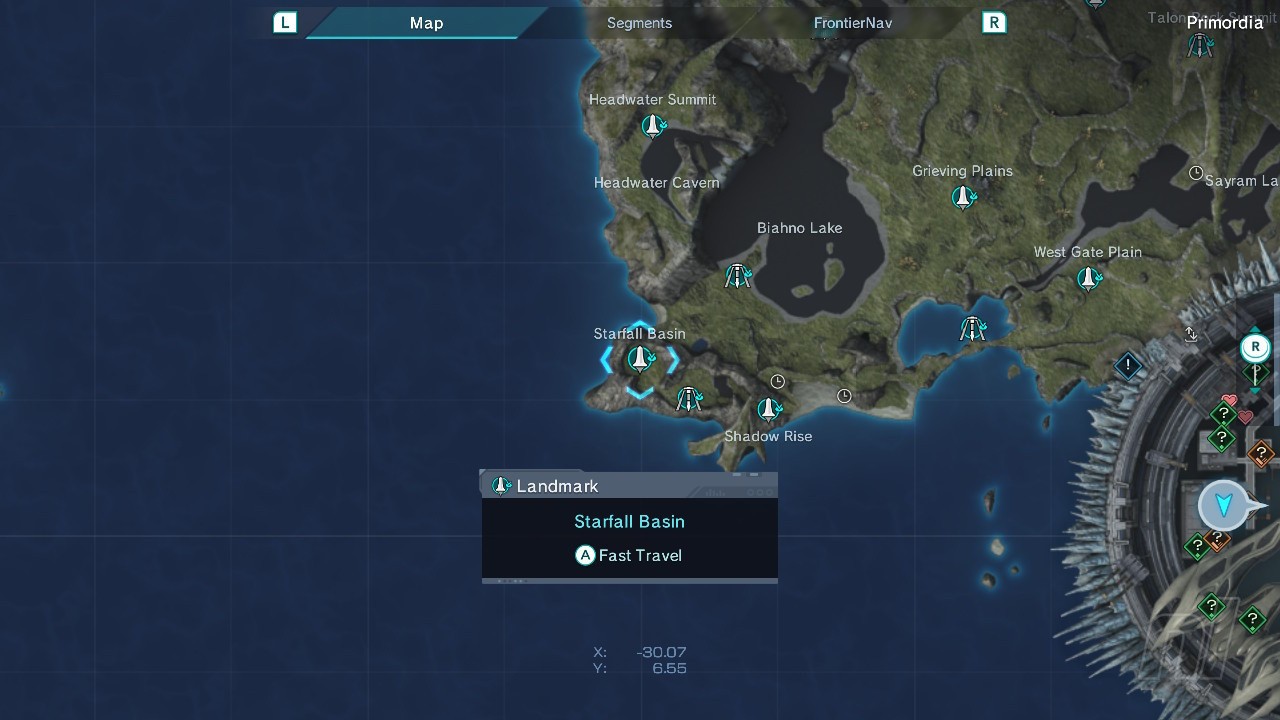Select the Starfall Basin landmark marker
The image size is (1280, 720).
[x=639, y=359]
